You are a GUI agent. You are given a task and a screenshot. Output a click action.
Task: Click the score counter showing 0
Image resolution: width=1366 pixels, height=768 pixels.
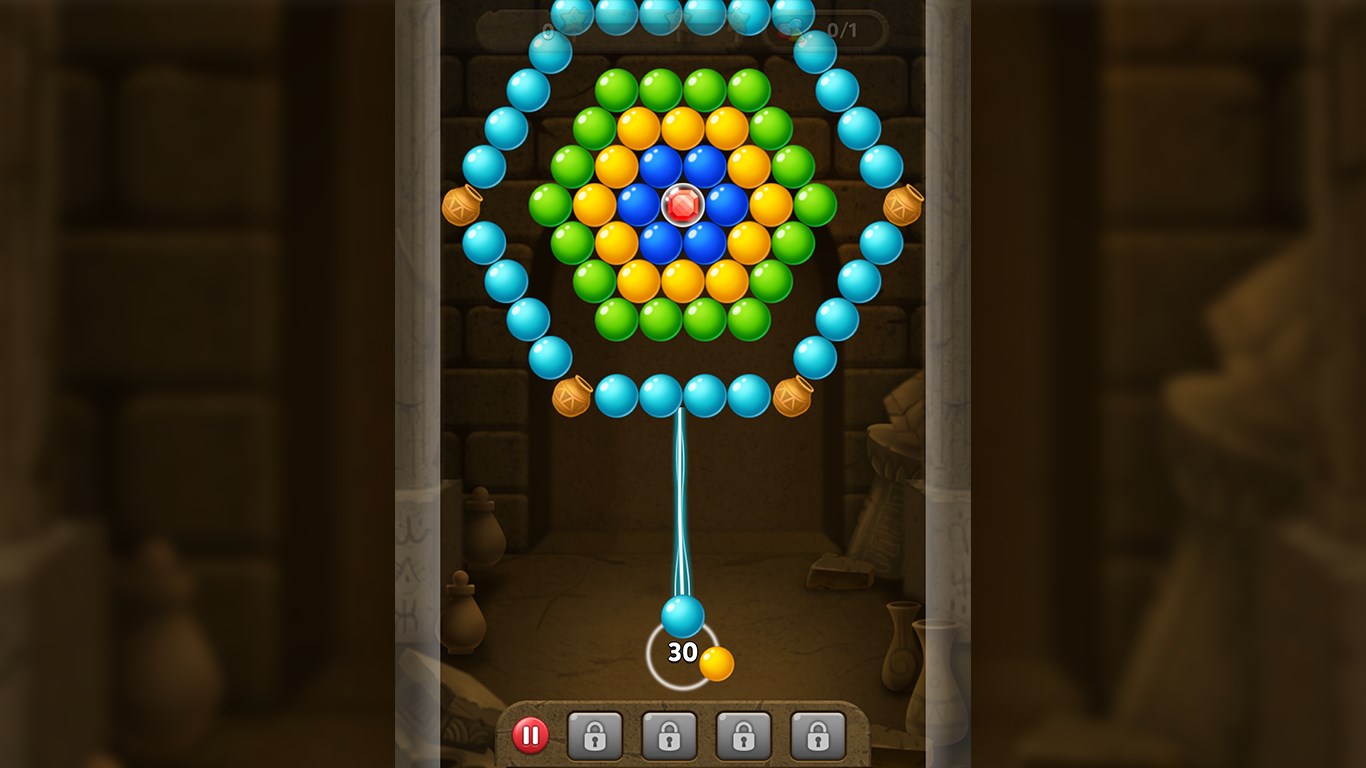click(548, 30)
